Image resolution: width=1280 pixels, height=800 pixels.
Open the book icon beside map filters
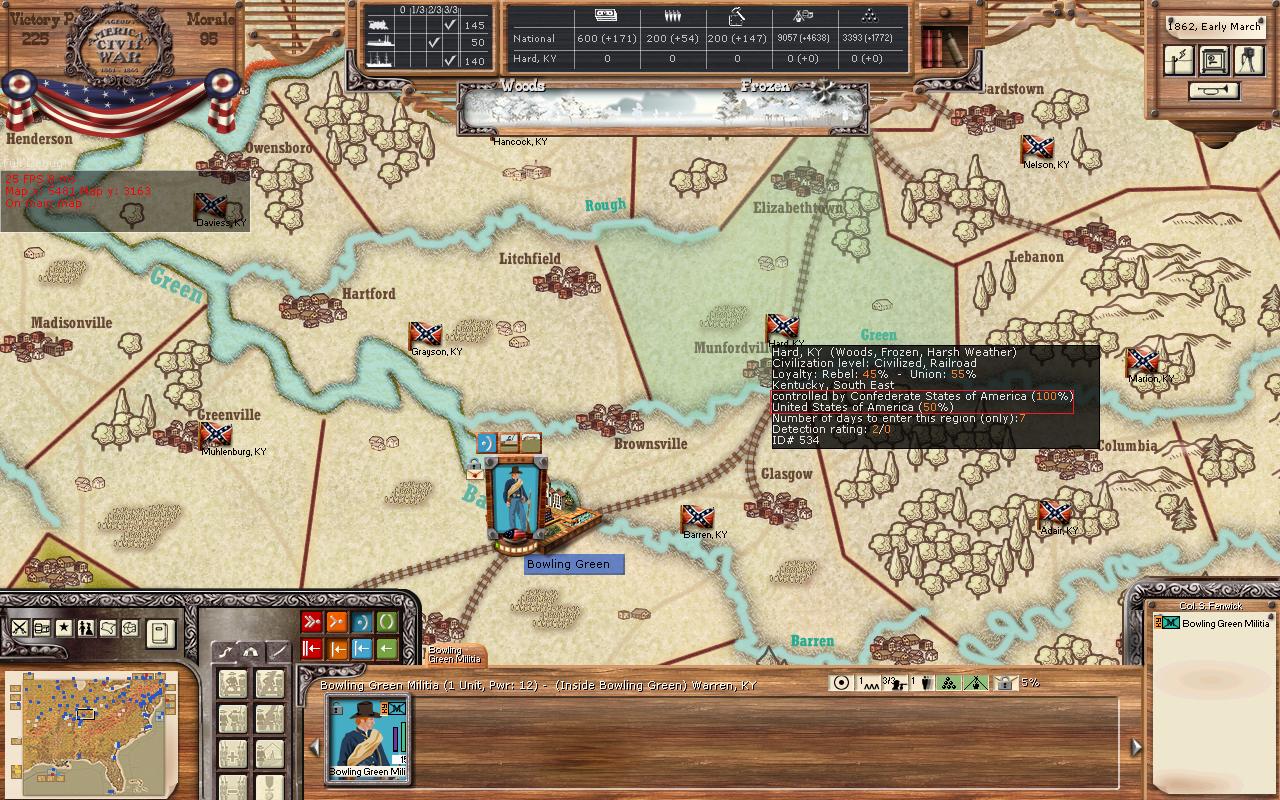click(x=160, y=632)
